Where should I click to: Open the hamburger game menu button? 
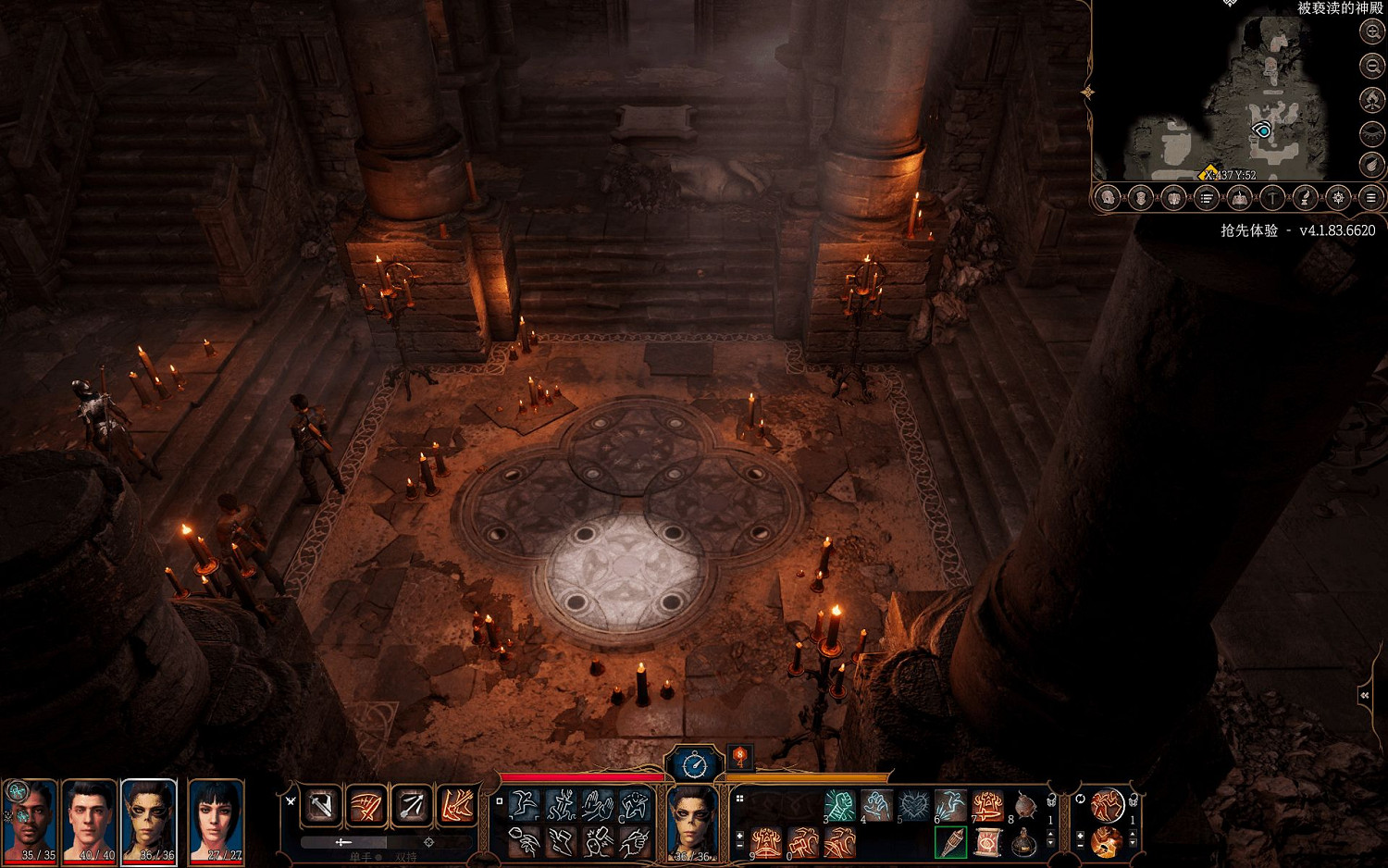(x=1370, y=198)
